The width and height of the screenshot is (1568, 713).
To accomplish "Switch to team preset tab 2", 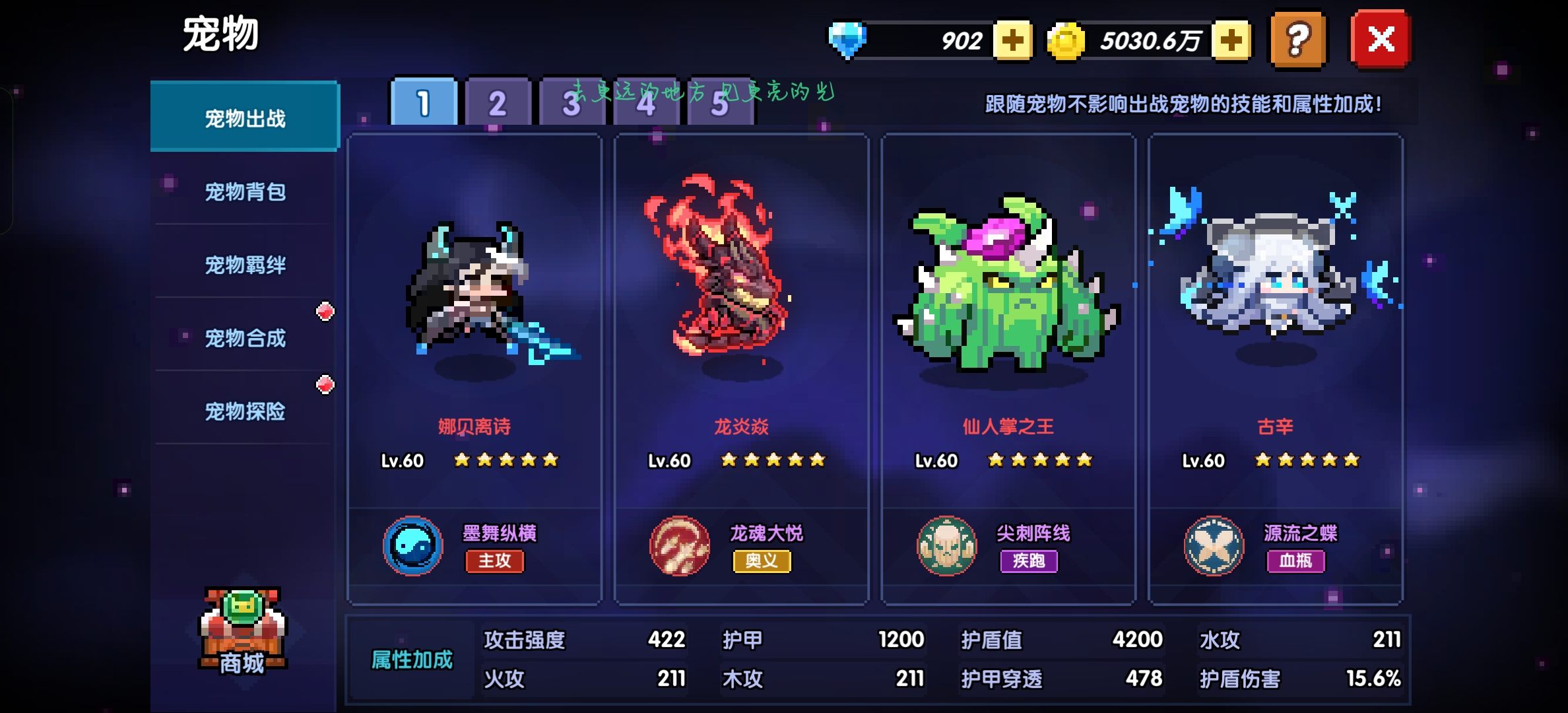I will pyautogui.click(x=498, y=103).
